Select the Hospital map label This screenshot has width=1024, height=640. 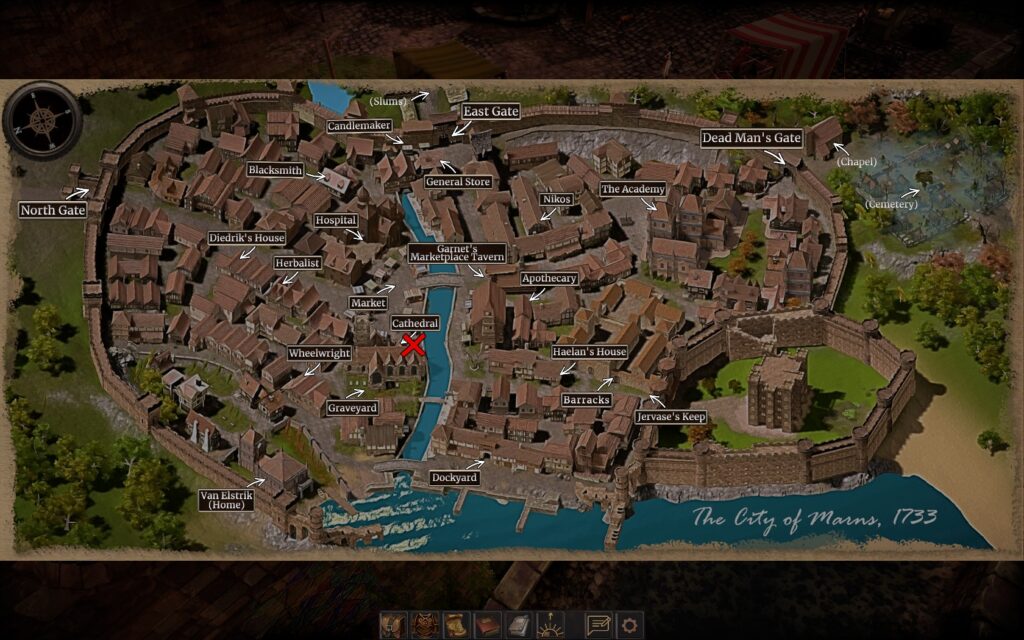click(x=335, y=220)
